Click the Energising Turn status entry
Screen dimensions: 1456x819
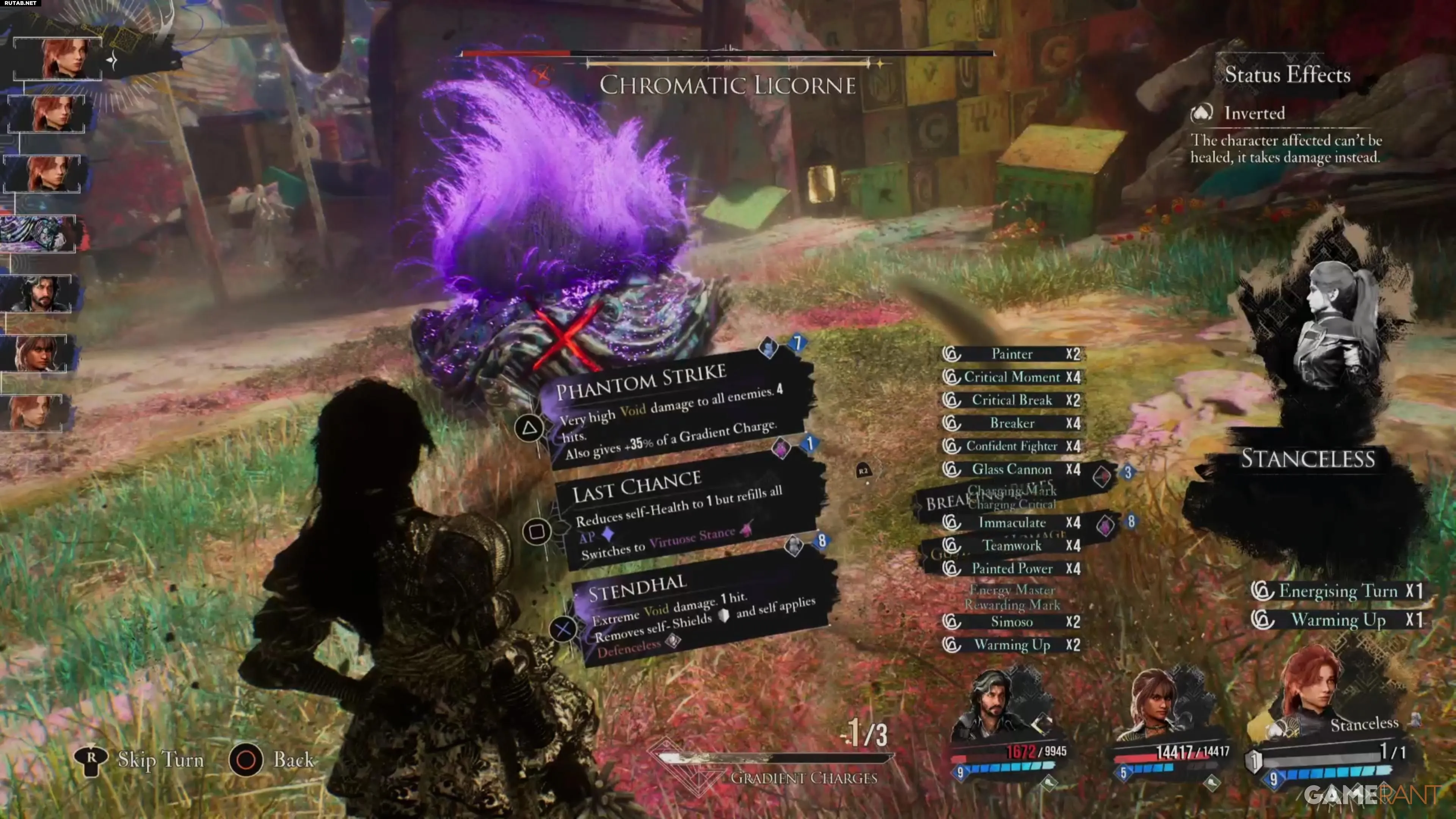tap(1337, 591)
